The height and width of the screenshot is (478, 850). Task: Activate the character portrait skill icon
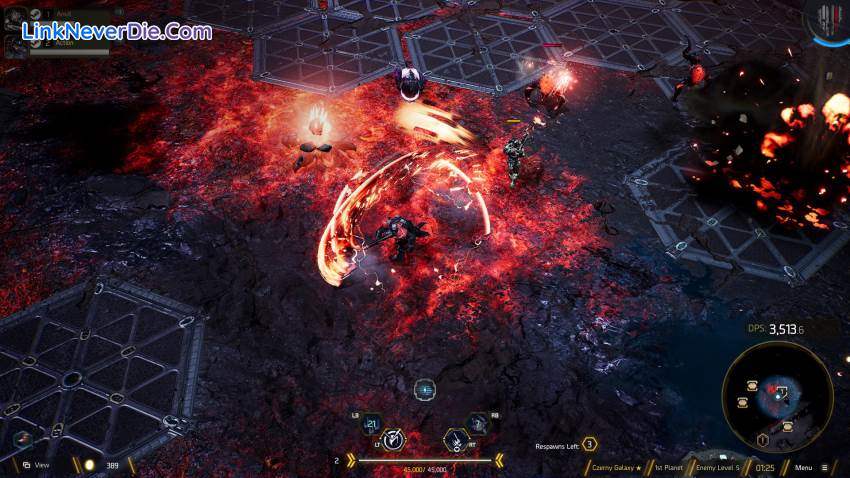pos(478,424)
